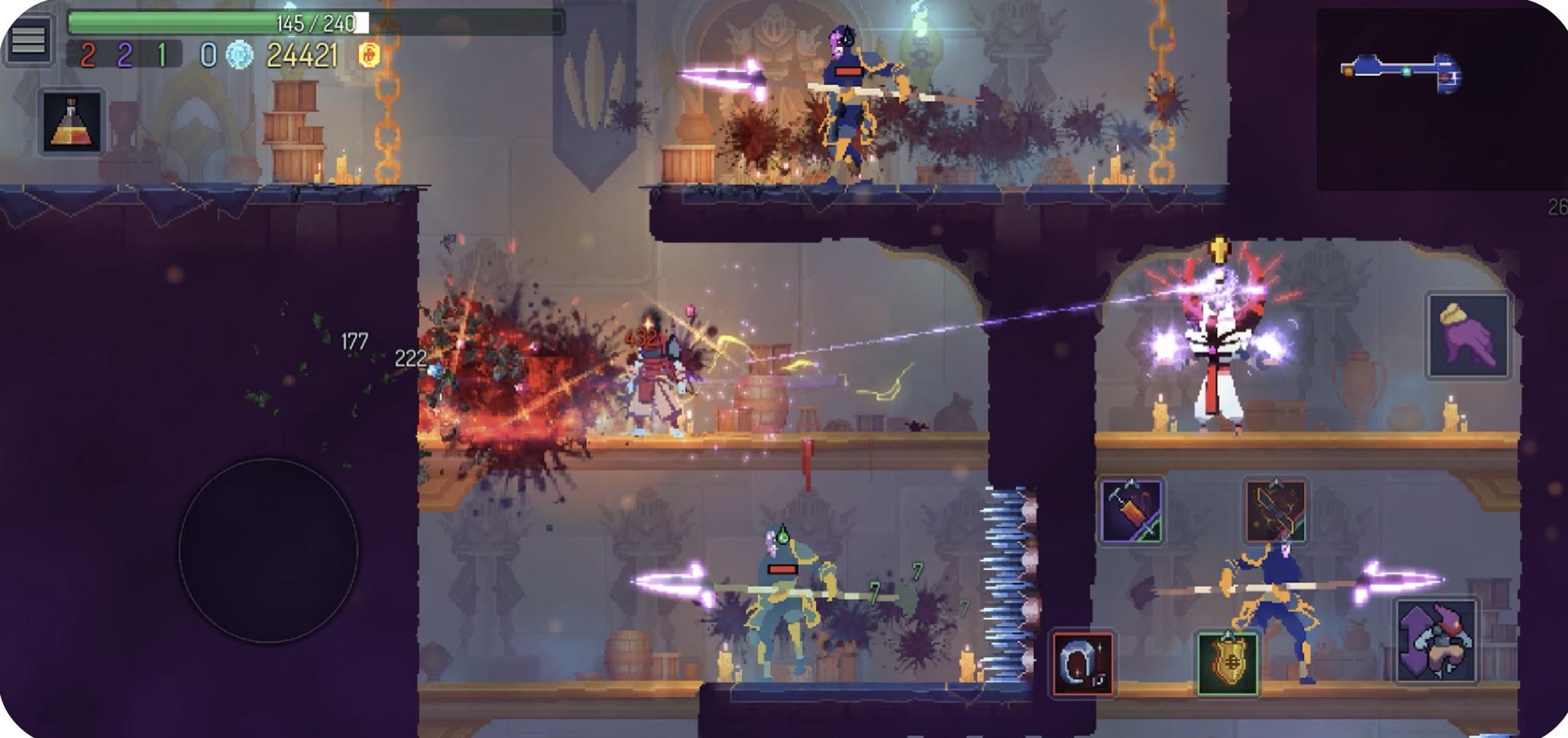Raise the golden shield
This screenshot has height=738, width=1568.
click(1227, 664)
